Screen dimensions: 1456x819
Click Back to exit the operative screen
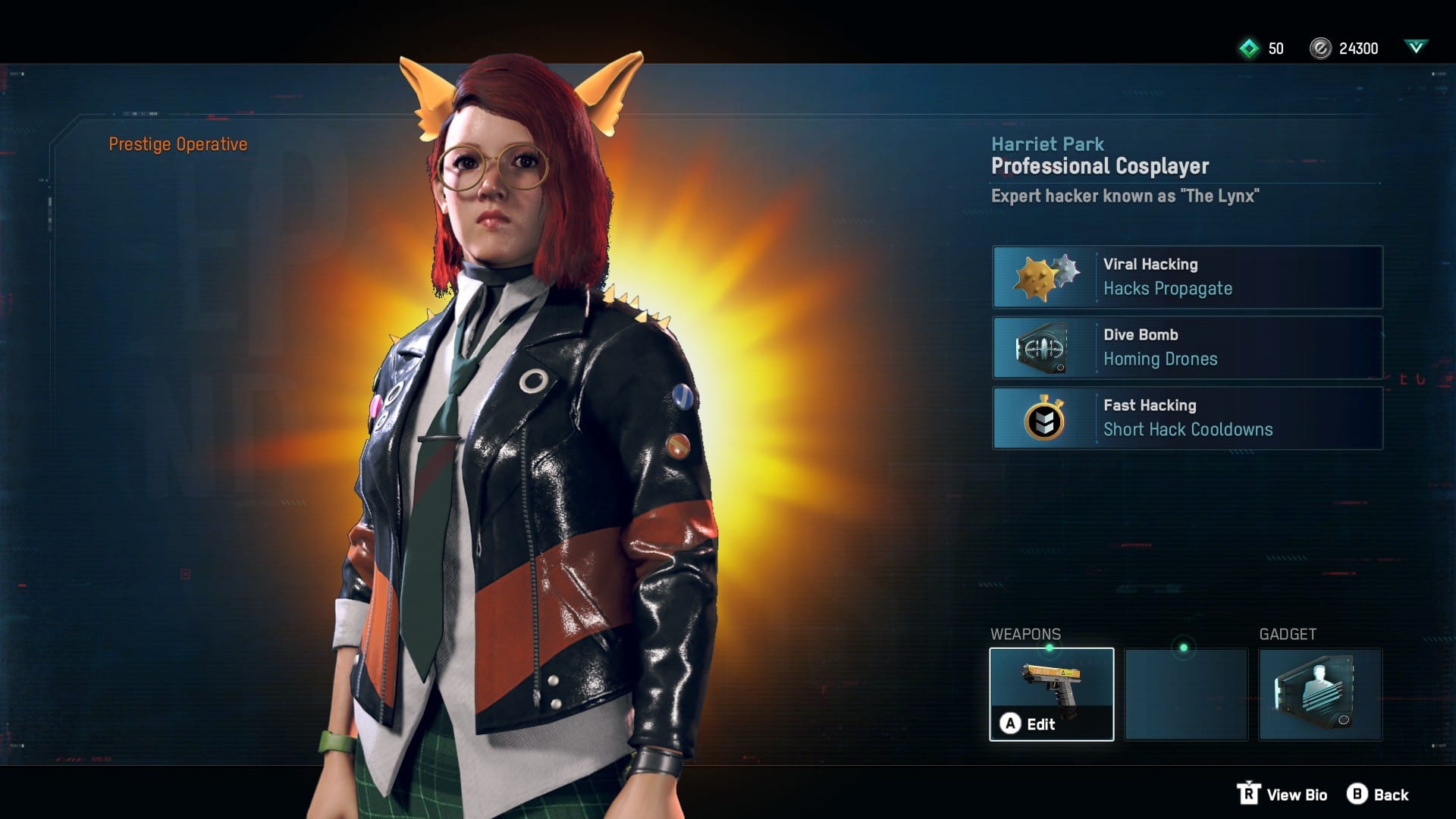[1392, 795]
